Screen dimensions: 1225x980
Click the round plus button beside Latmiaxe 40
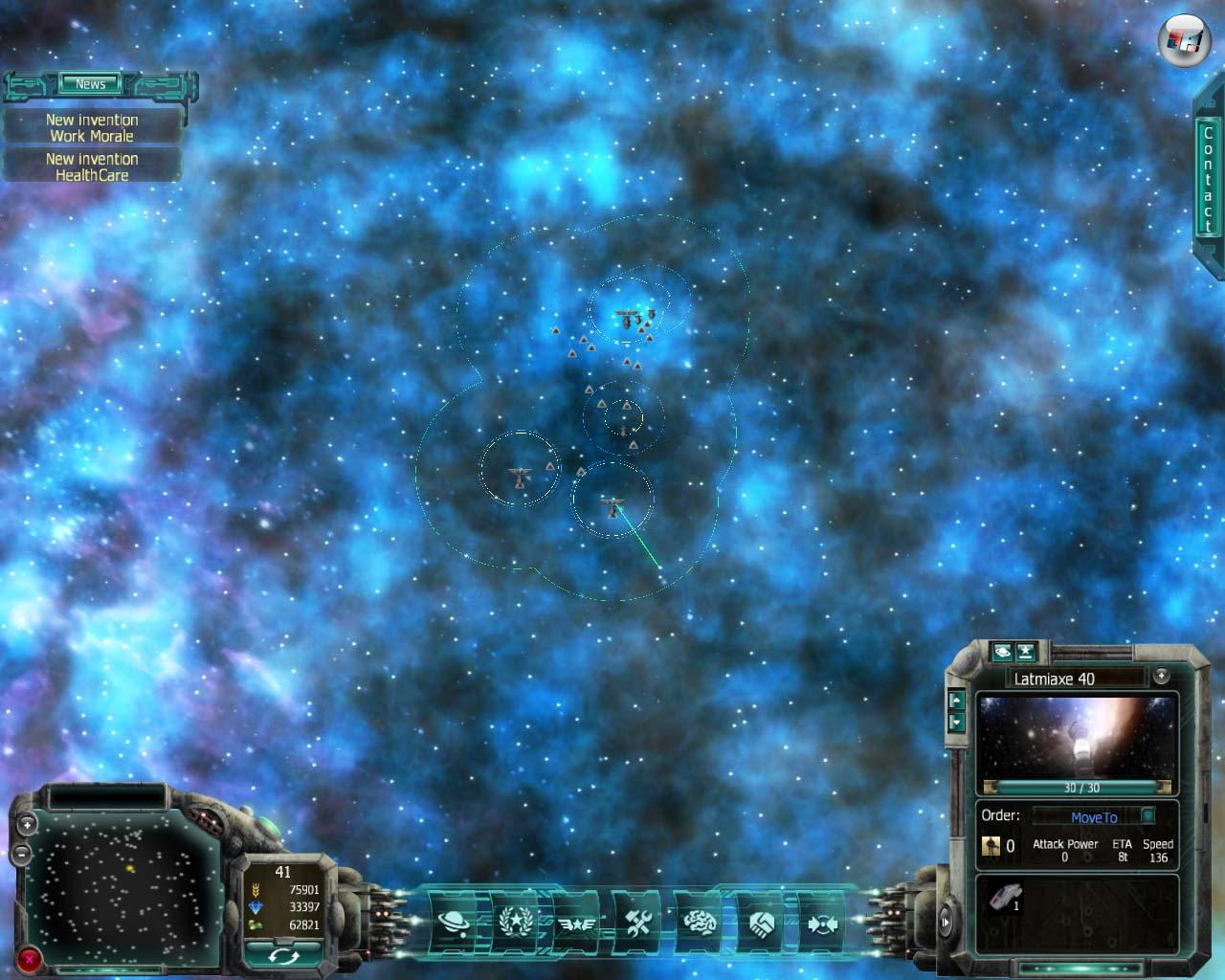(1161, 676)
